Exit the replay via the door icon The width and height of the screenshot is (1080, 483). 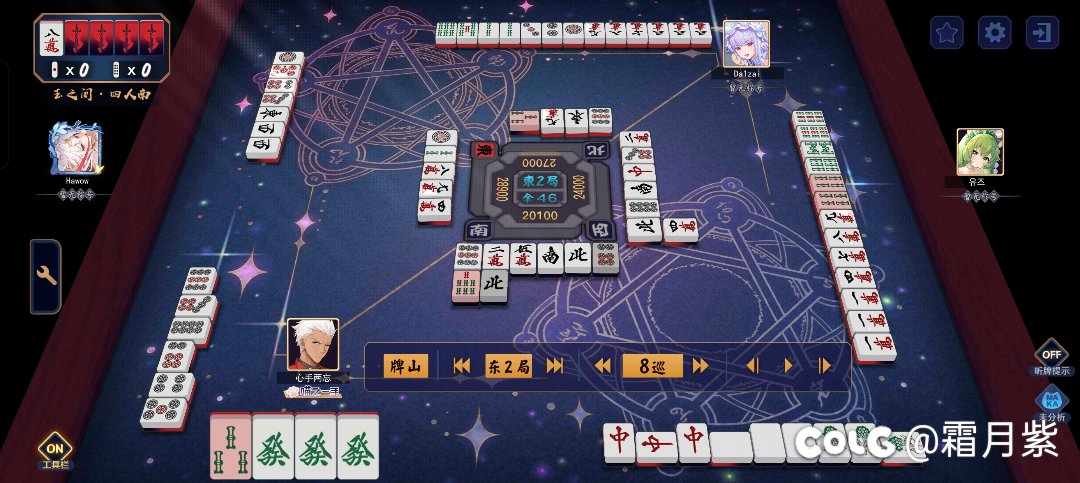click(1042, 33)
